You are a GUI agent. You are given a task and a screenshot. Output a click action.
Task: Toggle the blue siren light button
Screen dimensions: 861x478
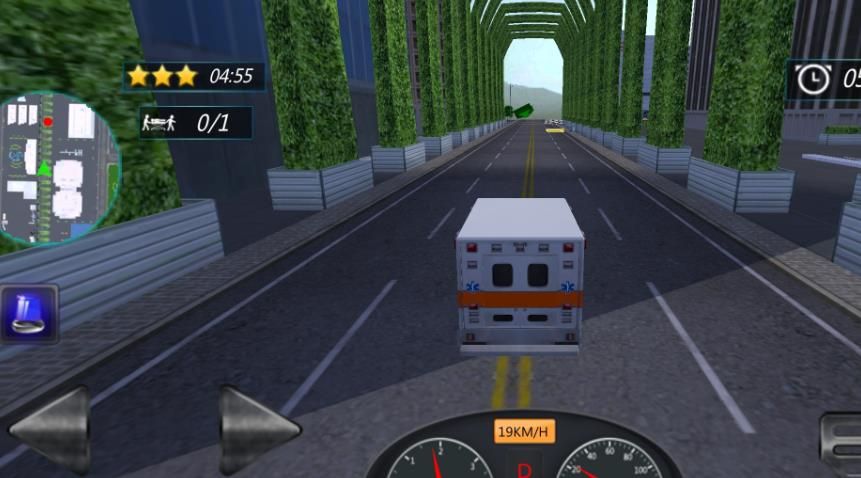coord(29,314)
